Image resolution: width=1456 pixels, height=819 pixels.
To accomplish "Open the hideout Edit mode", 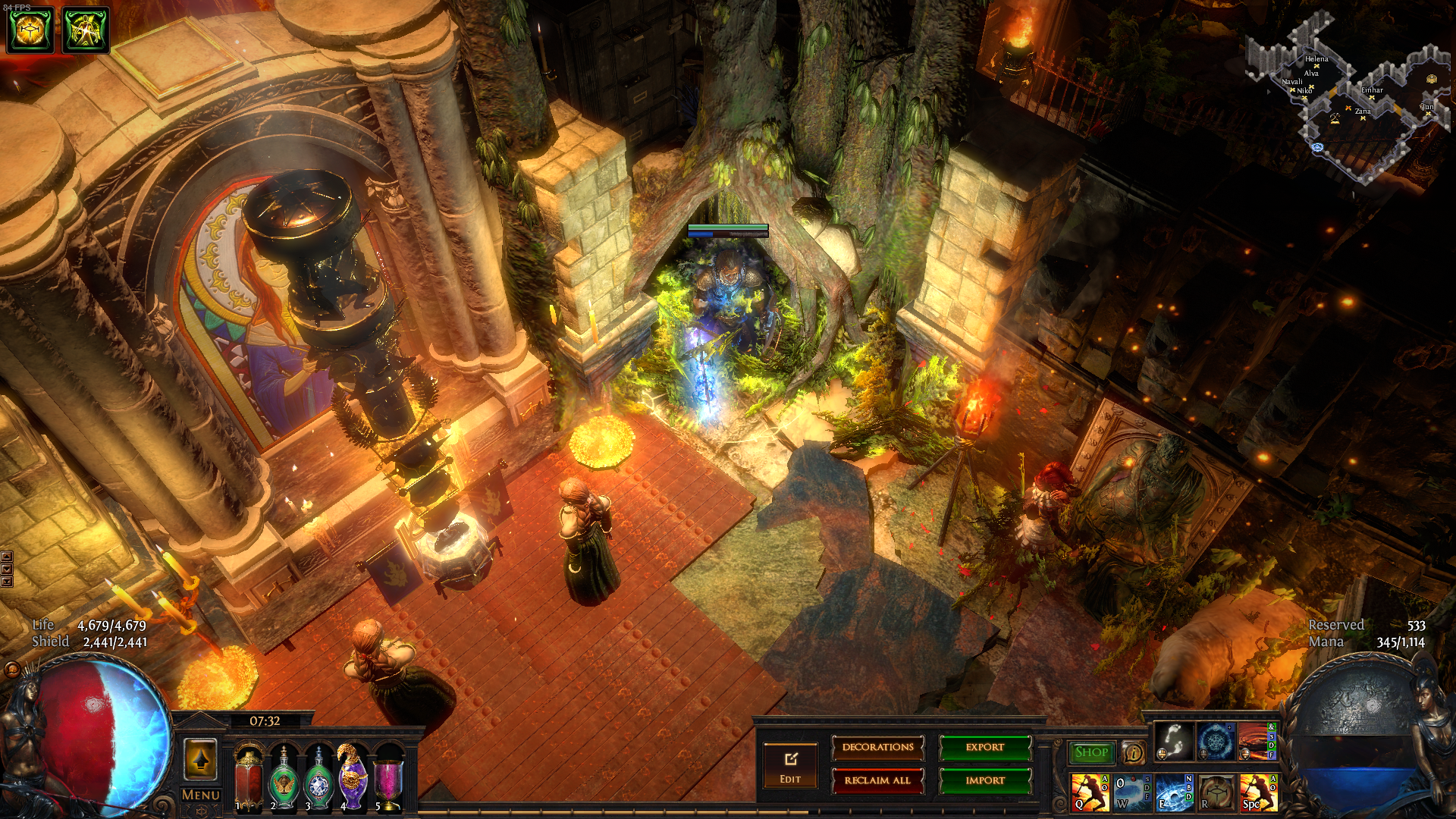I will tap(790, 765).
